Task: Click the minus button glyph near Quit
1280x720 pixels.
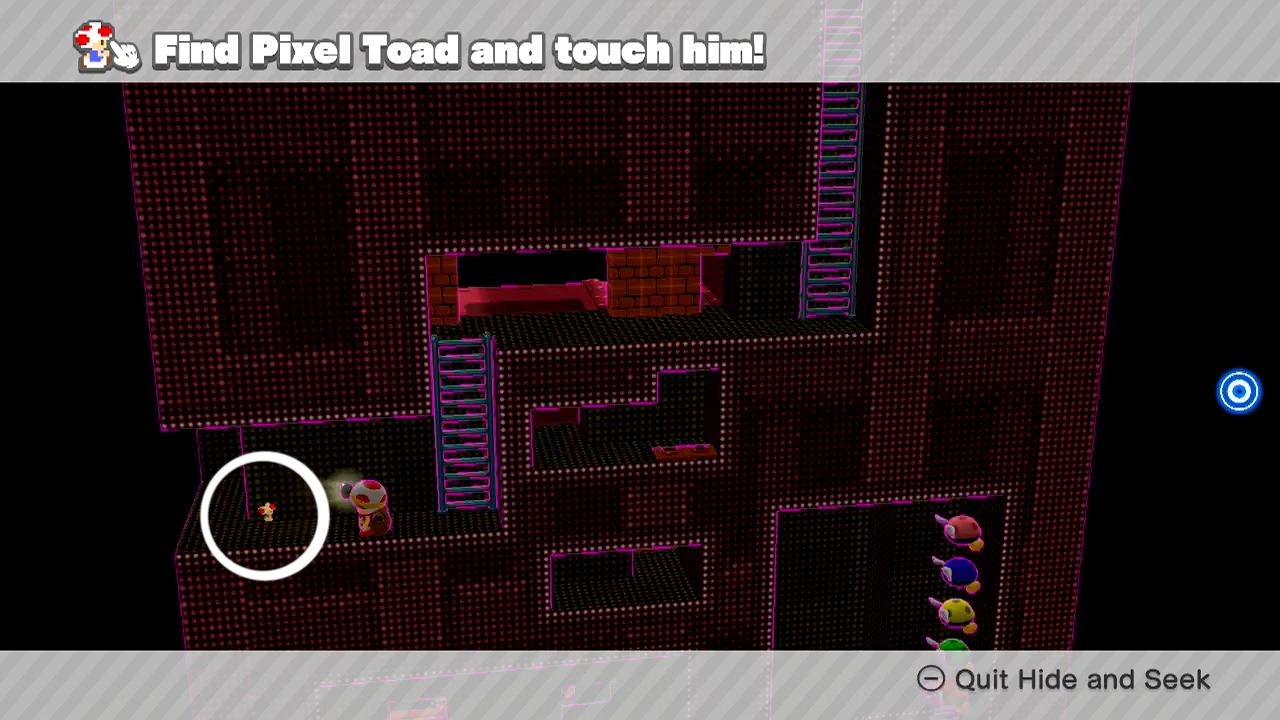Action: click(x=930, y=679)
